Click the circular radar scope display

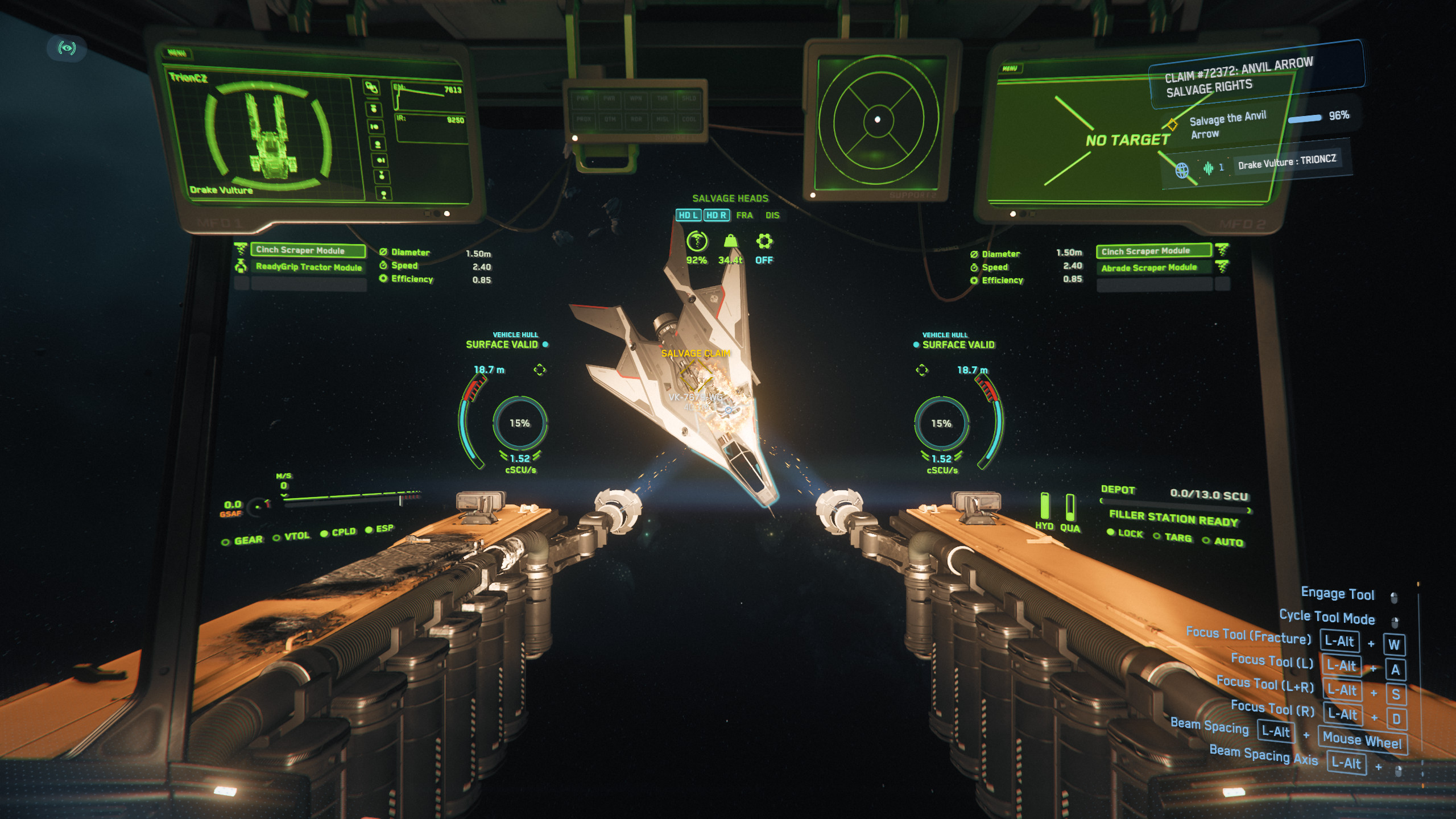tap(878, 119)
